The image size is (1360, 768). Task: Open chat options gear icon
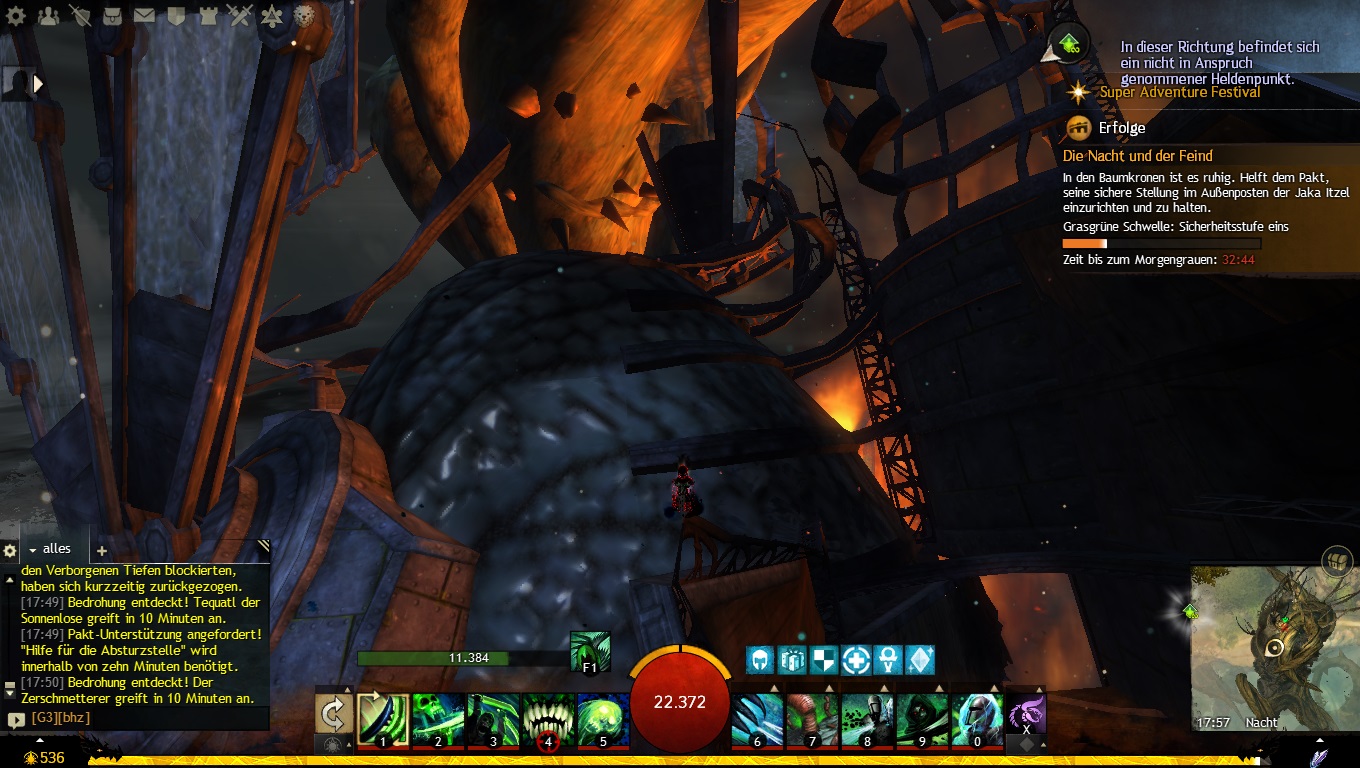(10, 551)
